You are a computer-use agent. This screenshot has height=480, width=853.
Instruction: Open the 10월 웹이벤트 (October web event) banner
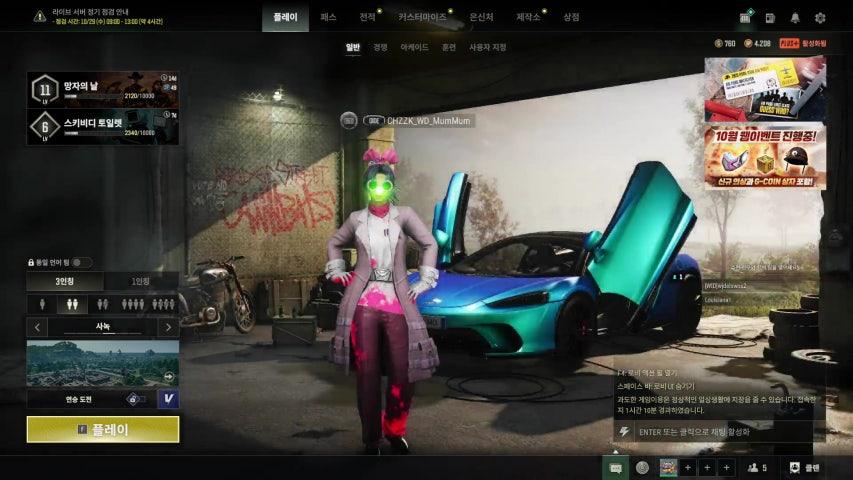click(765, 157)
